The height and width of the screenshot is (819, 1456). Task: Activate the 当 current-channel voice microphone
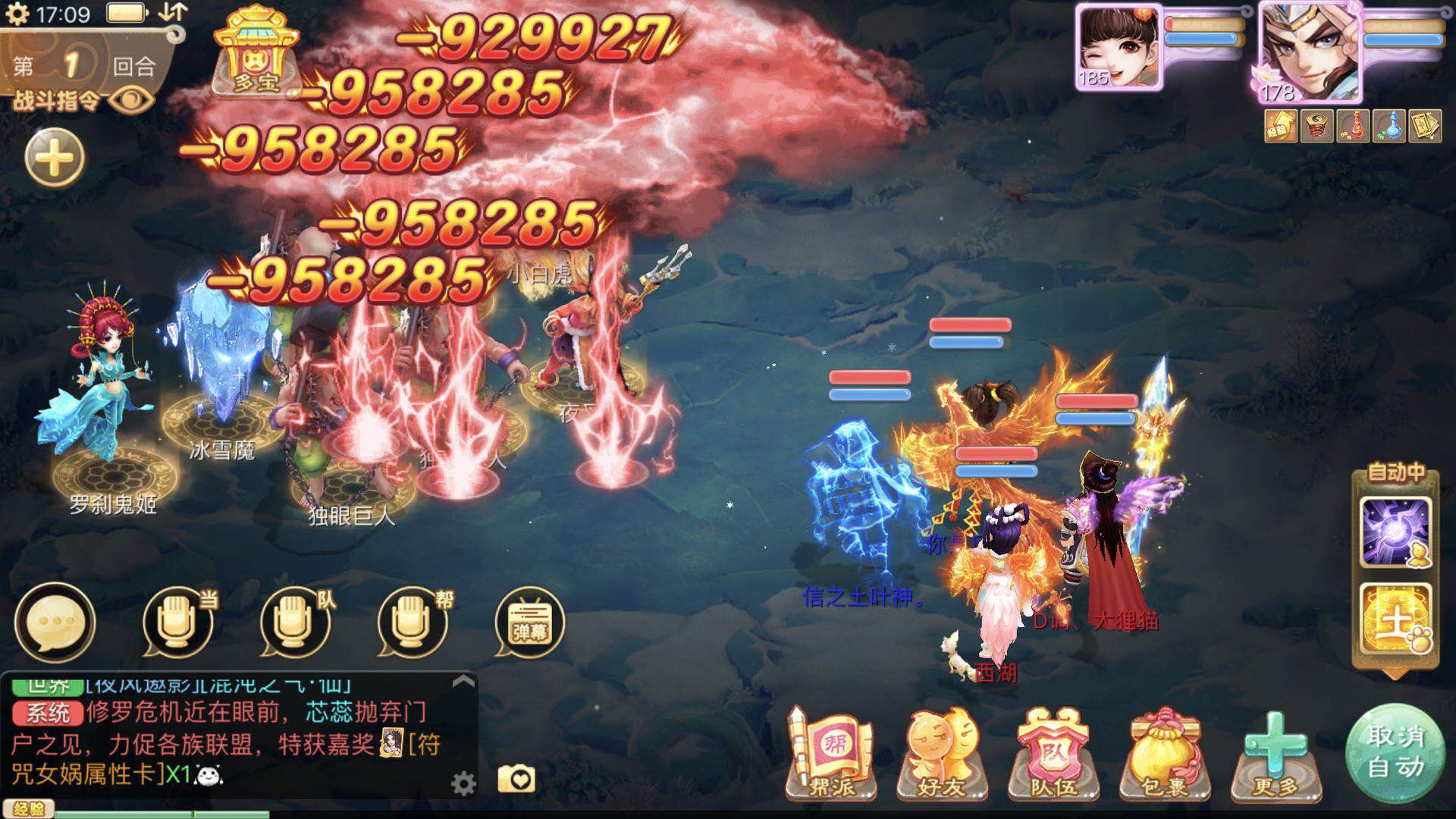tap(177, 623)
